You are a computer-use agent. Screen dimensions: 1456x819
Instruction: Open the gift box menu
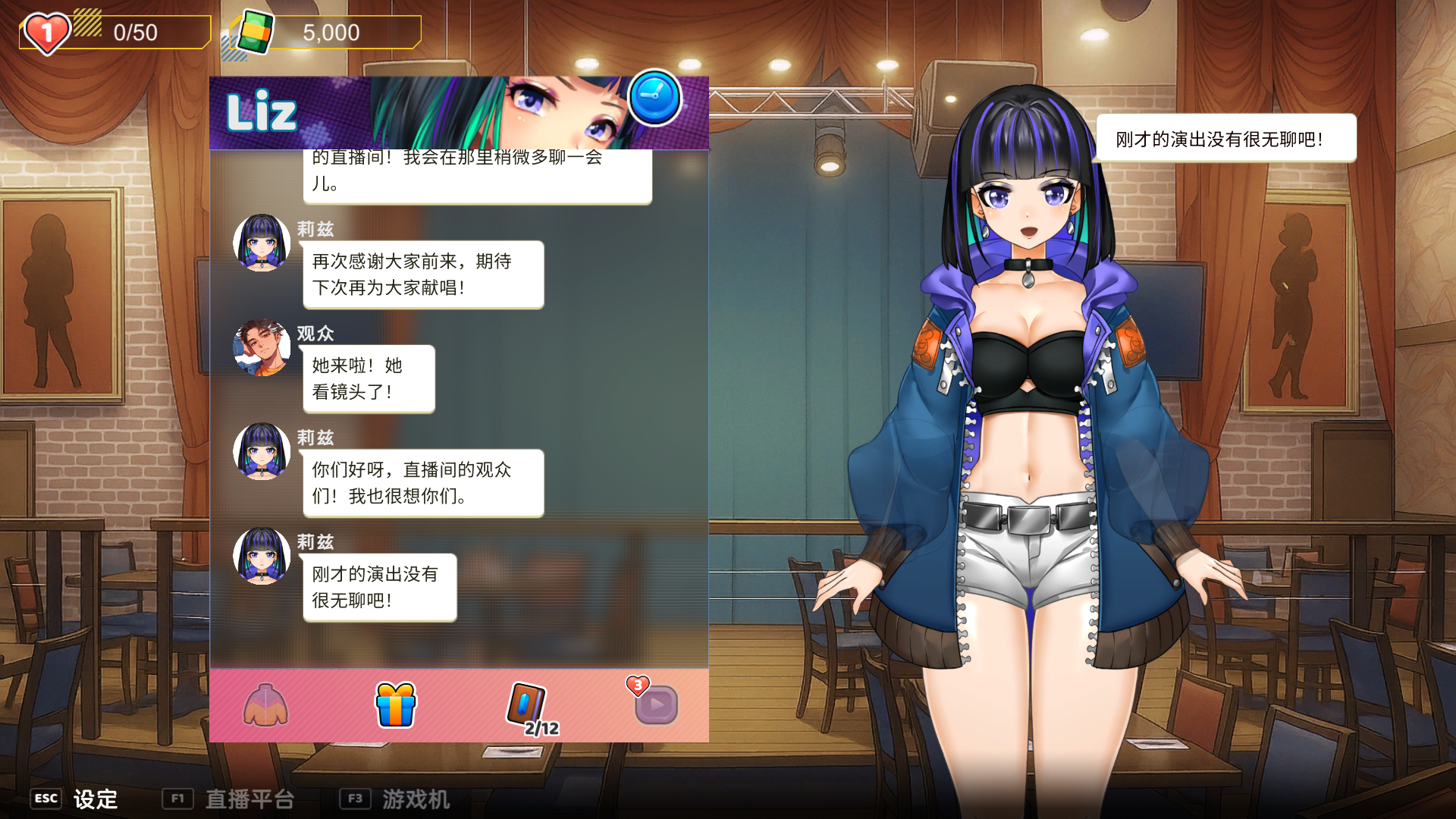point(396,704)
